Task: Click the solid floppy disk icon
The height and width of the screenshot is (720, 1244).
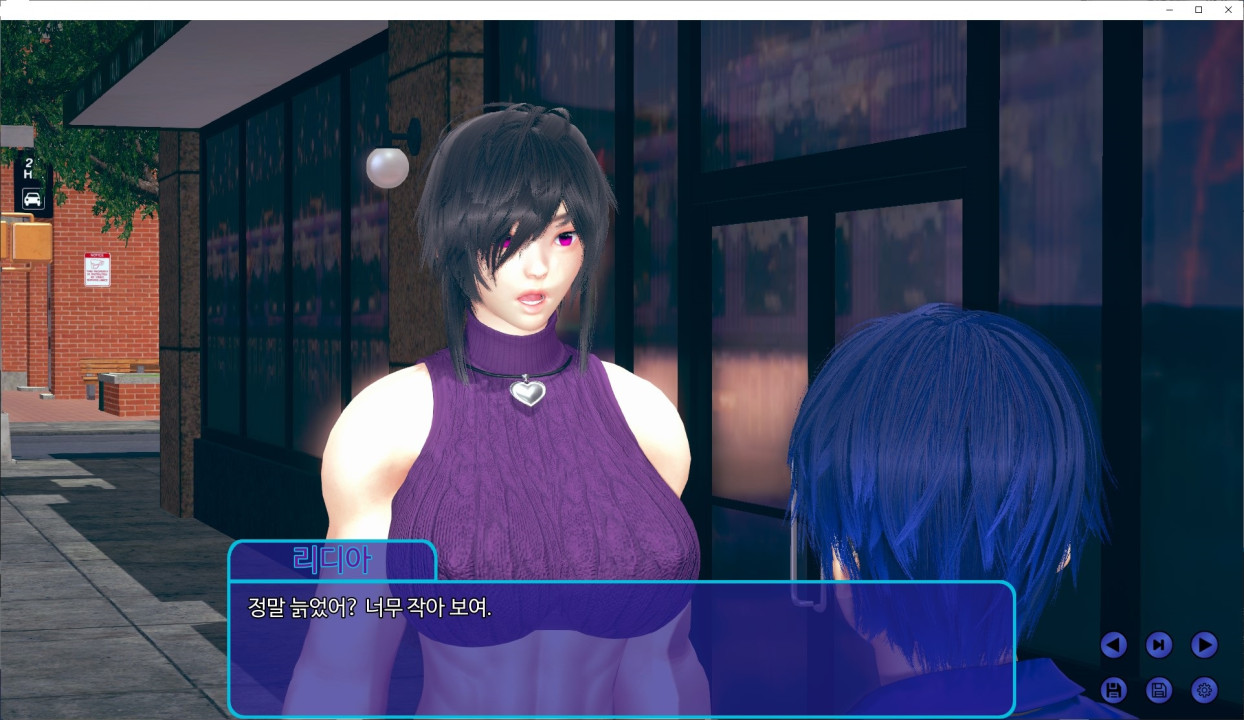Action: (1113, 690)
